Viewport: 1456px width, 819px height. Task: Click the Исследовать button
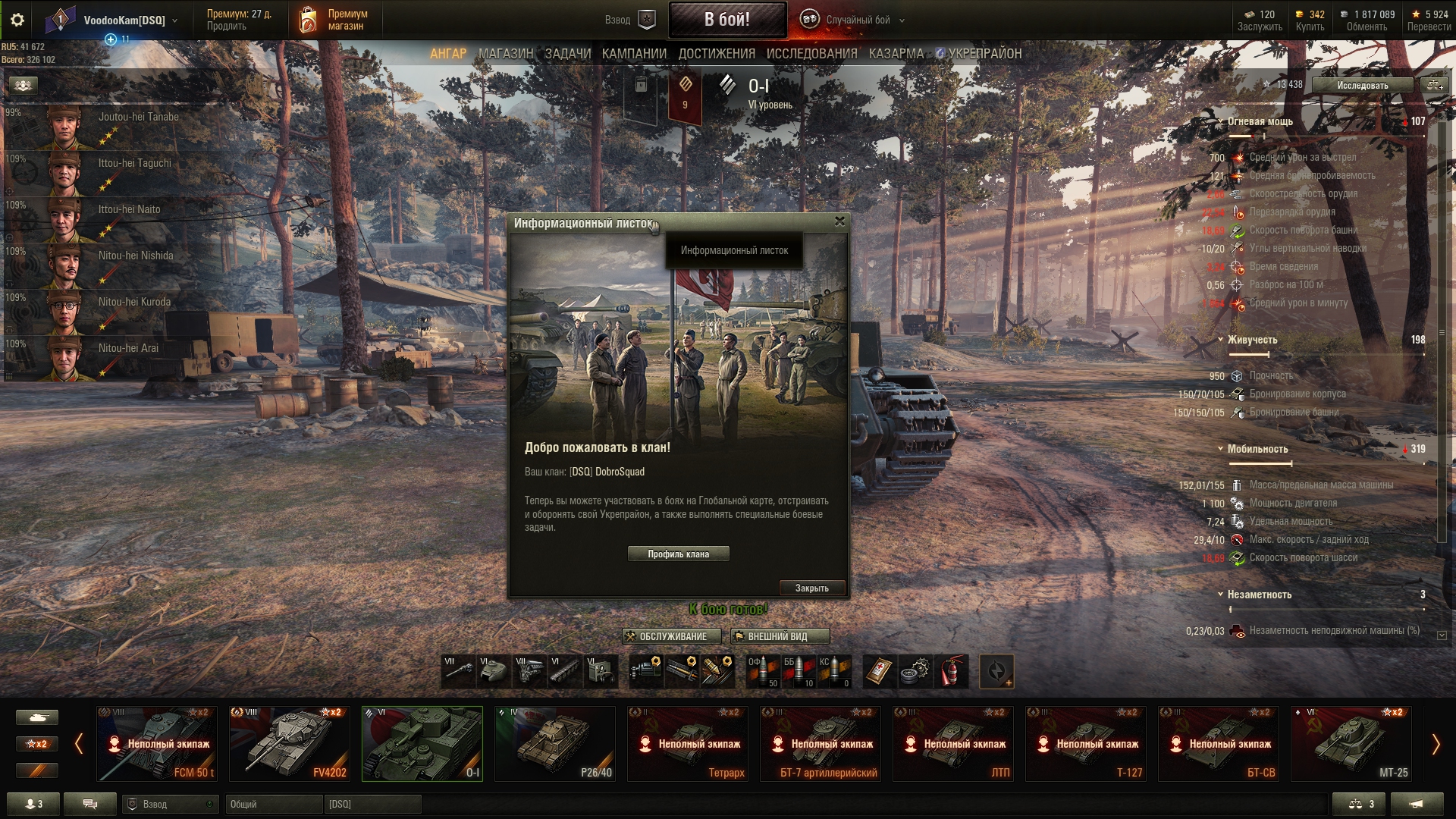point(1362,86)
